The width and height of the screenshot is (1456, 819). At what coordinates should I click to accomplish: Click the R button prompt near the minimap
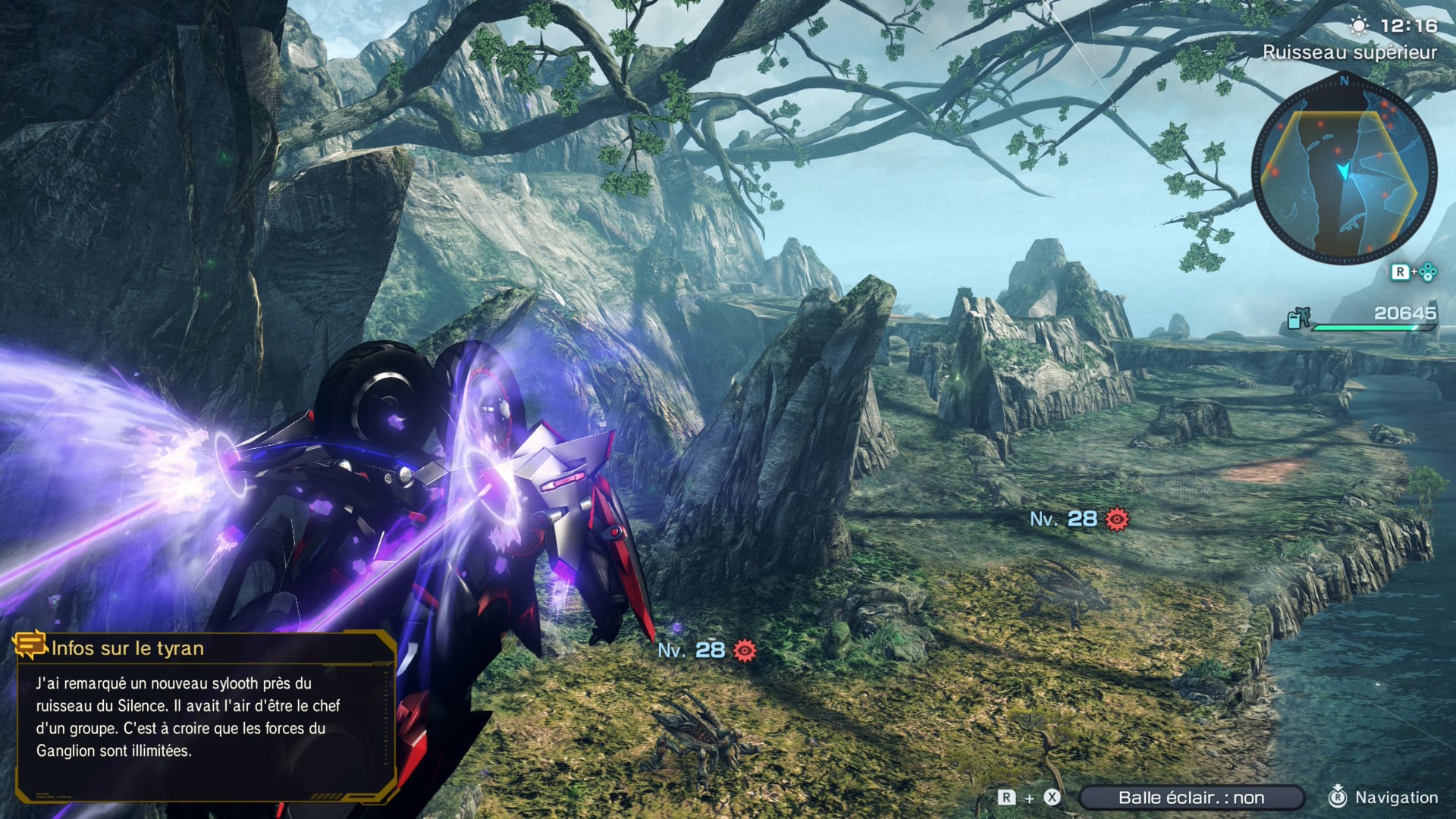click(1401, 271)
